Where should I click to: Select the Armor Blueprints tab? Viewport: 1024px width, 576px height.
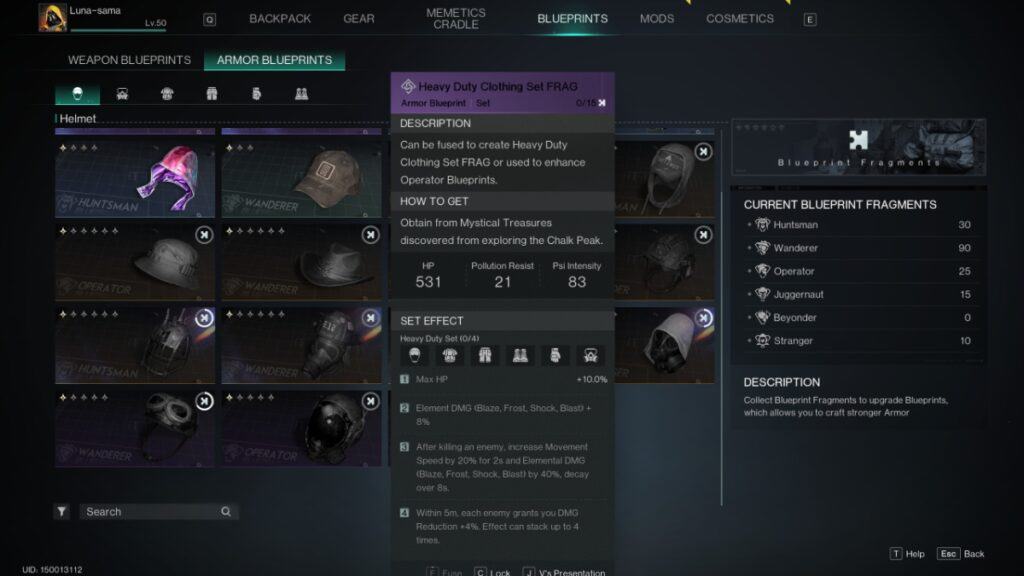(274, 60)
